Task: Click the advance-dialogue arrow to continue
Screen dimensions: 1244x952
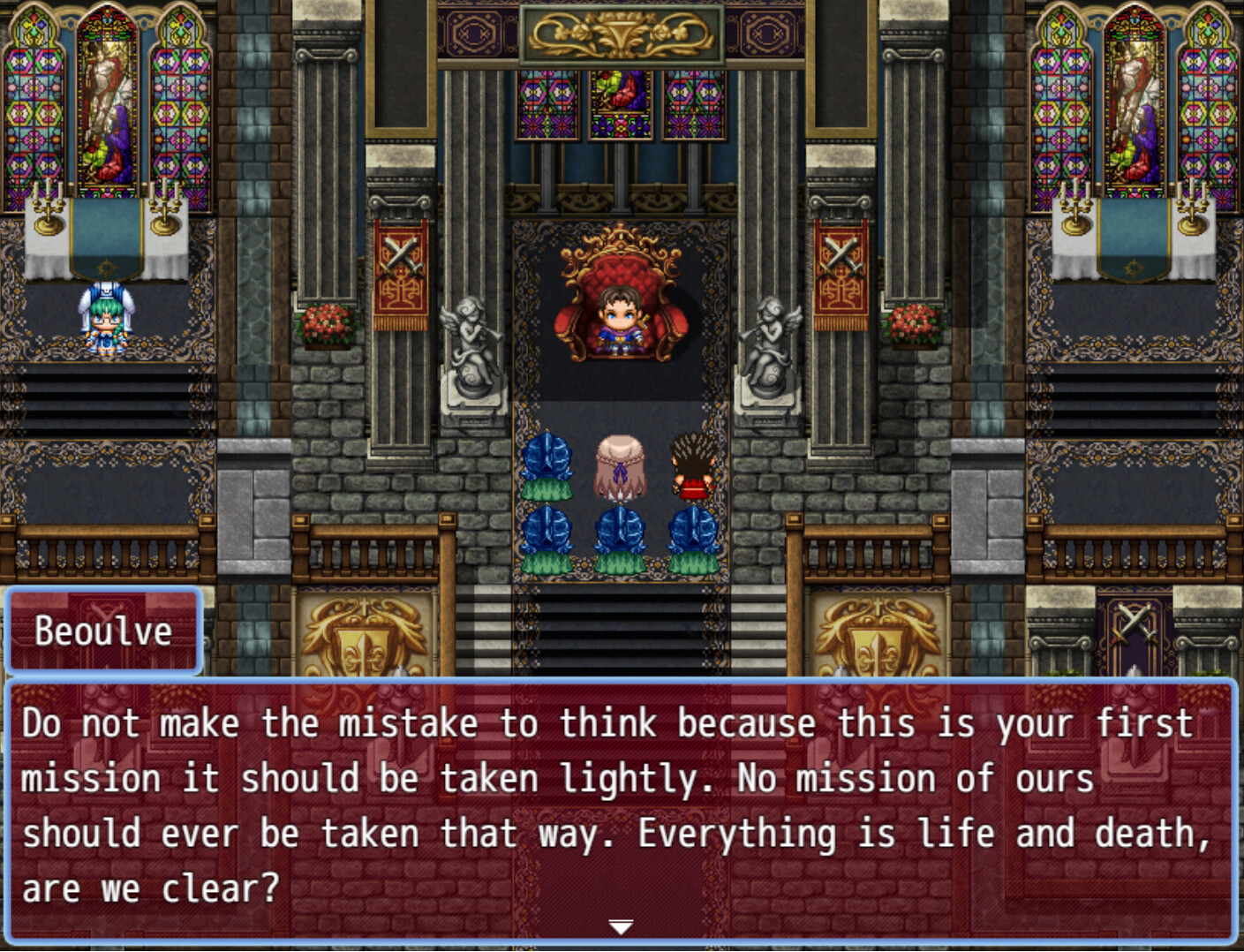Action: click(621, 927)
